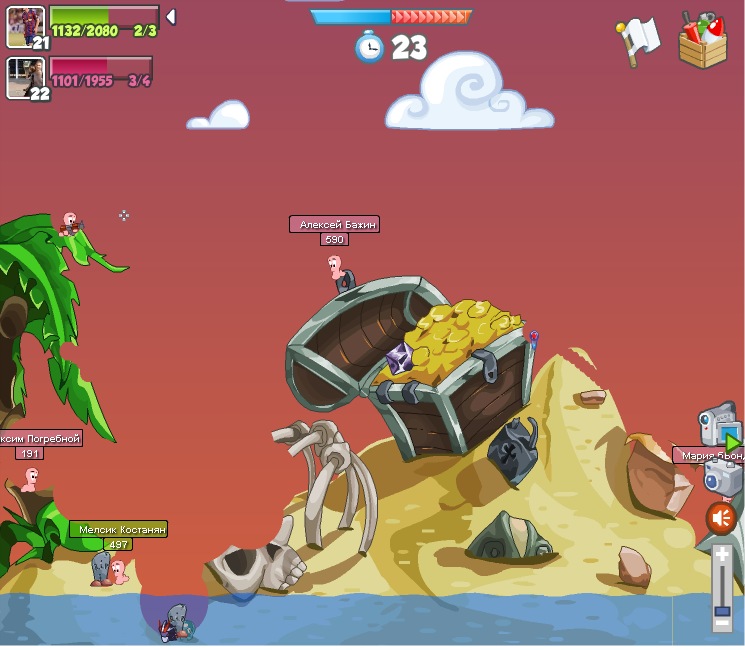745x650 pixels.
Task: Zoom out with the minus button
Action: (722, 623)
